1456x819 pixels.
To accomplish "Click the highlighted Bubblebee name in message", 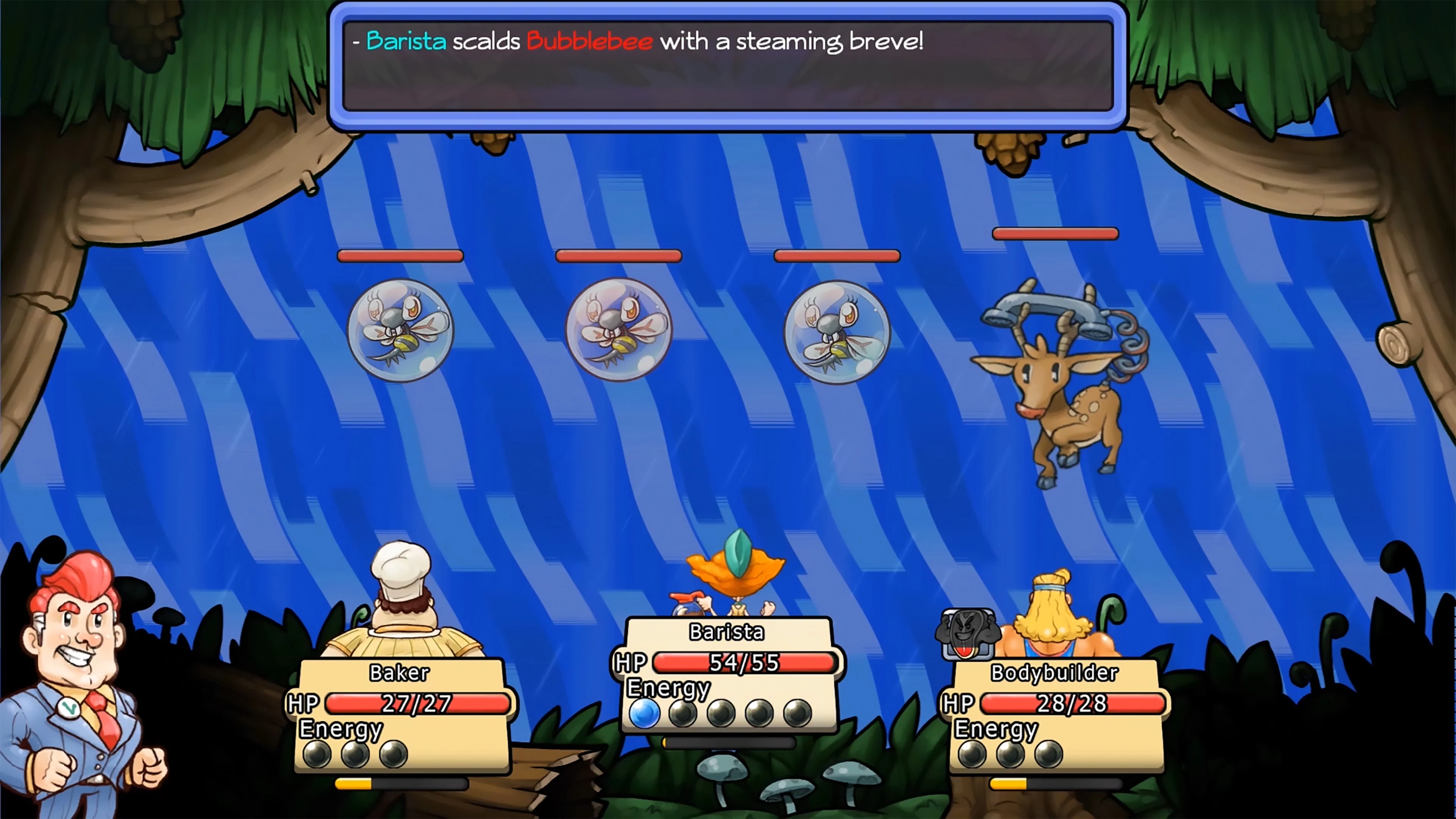I will point(588,41).
